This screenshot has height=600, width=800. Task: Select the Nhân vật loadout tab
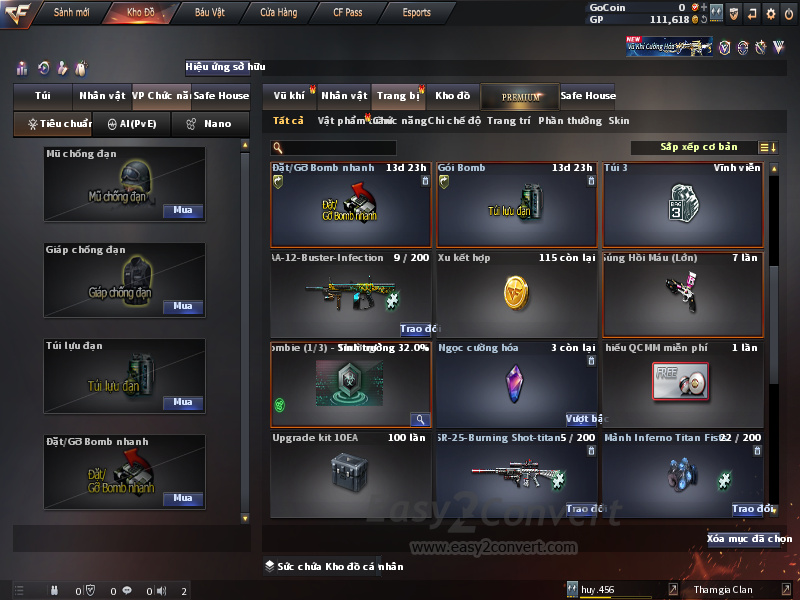click(102, 96)
